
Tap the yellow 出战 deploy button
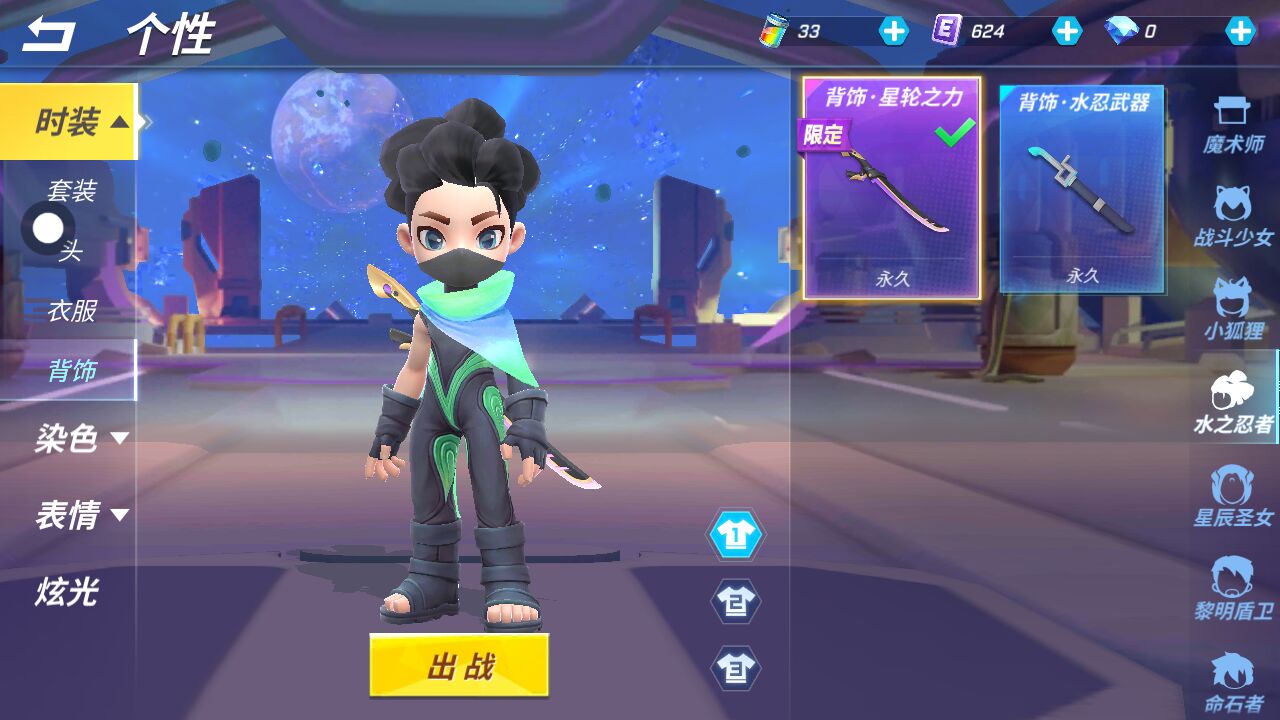click(459, 665)
